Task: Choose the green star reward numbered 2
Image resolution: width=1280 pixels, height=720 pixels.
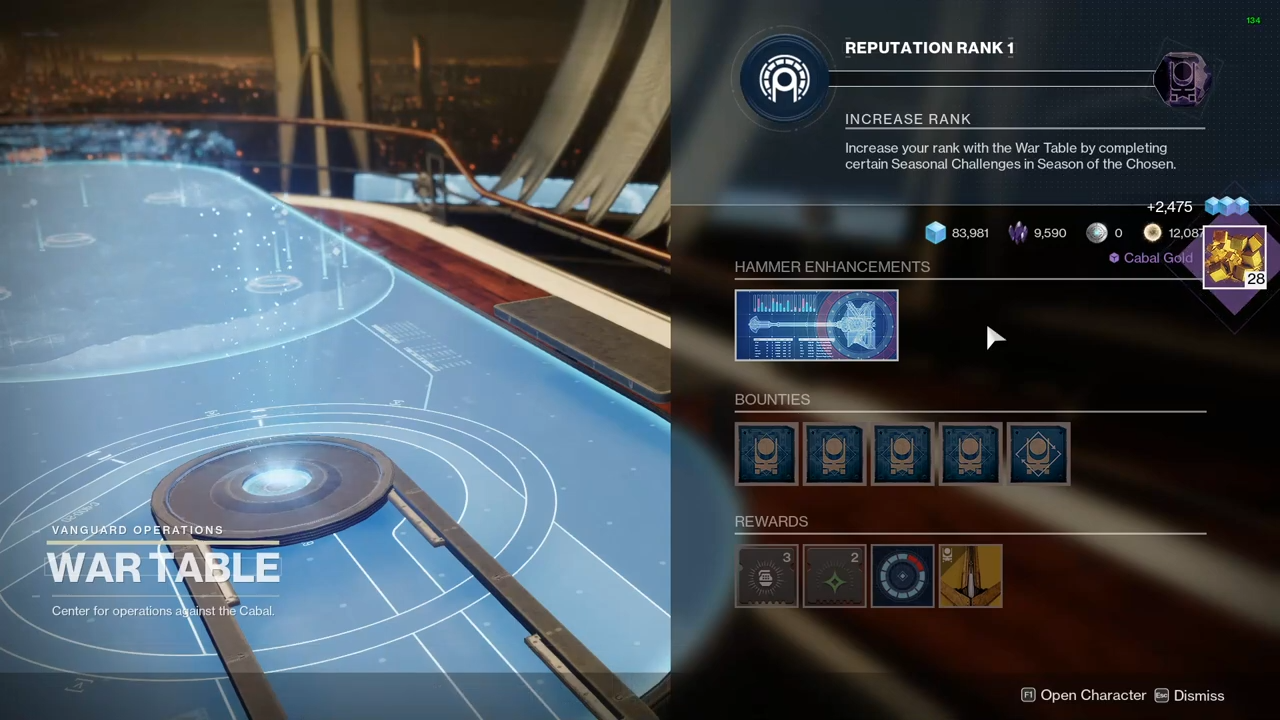Action: click(834, 576)
